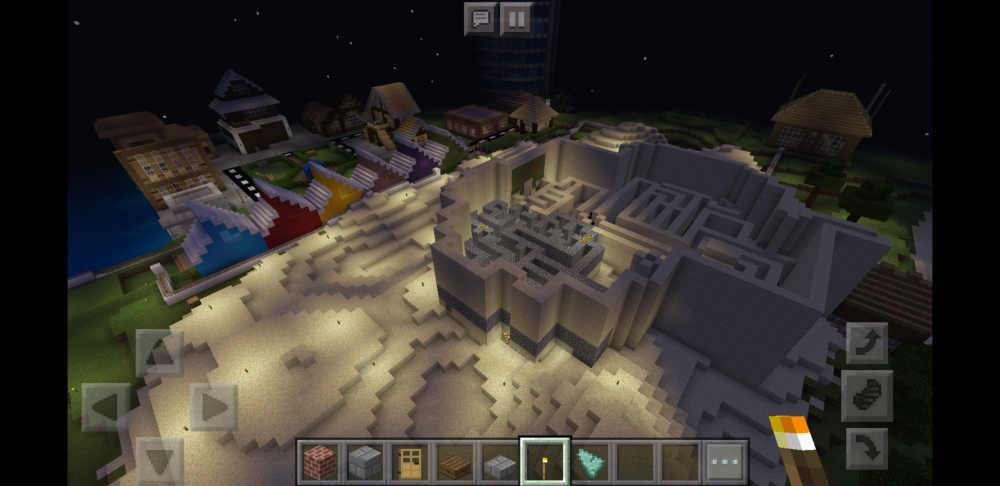Open inventory with the three-dots button
This screenshot has width=1000, height=486.
point(724,462)
